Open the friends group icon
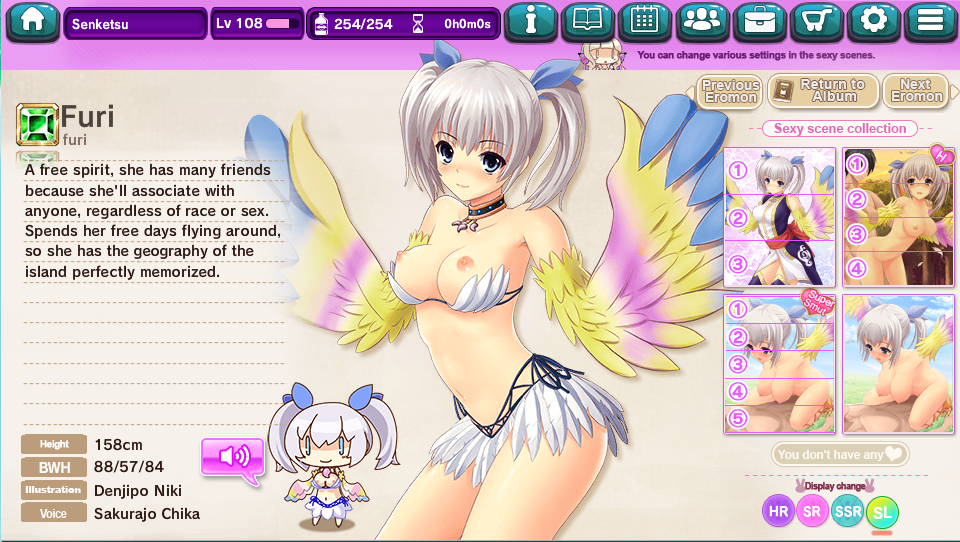The image size is (960, 542). coord(703,21)
